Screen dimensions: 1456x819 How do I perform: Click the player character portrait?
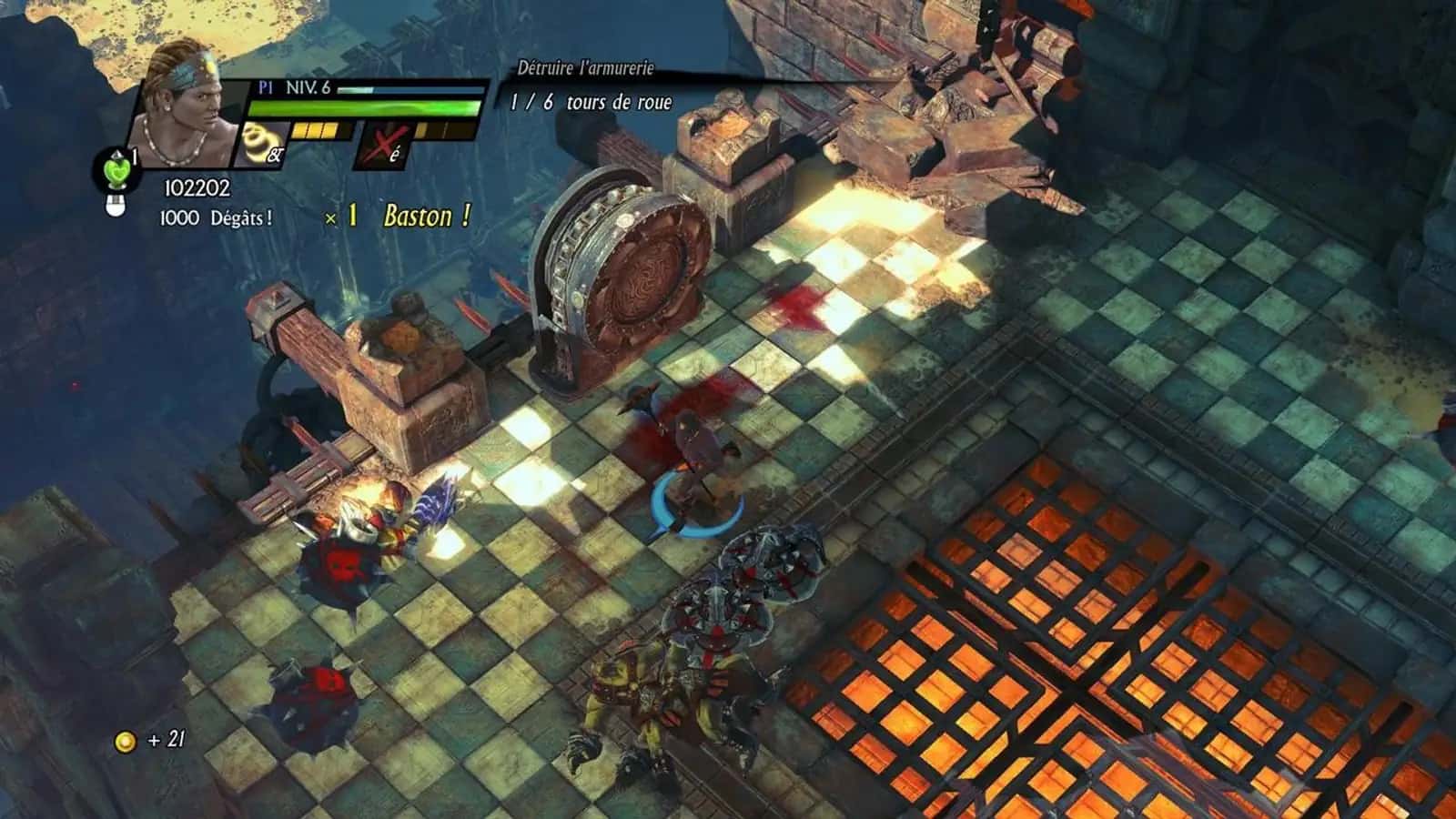click(x=182, y=109)
